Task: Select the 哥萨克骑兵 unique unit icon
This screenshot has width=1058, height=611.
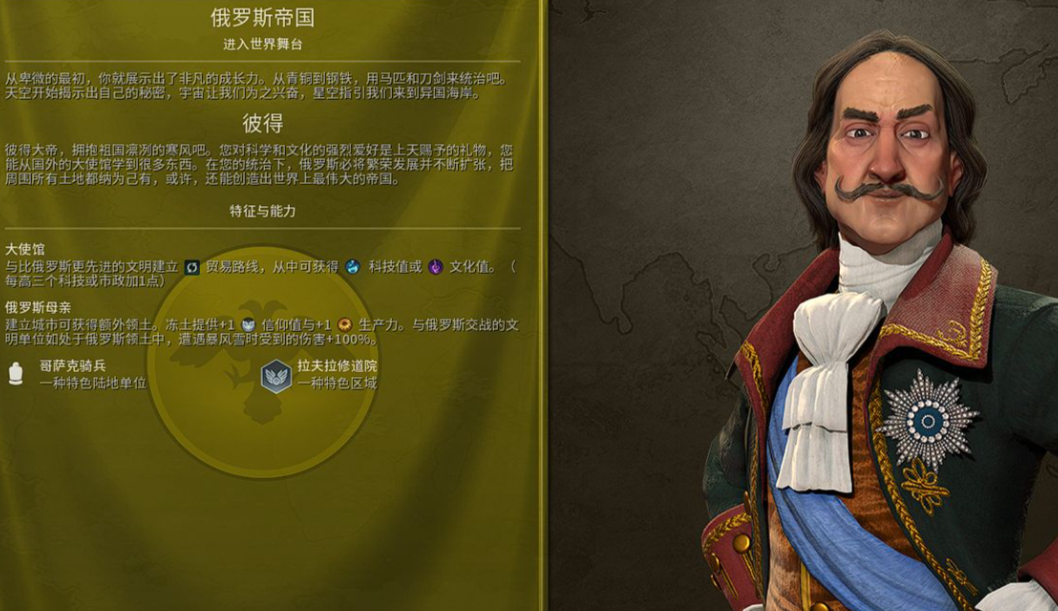Action: tap(16, 374)
